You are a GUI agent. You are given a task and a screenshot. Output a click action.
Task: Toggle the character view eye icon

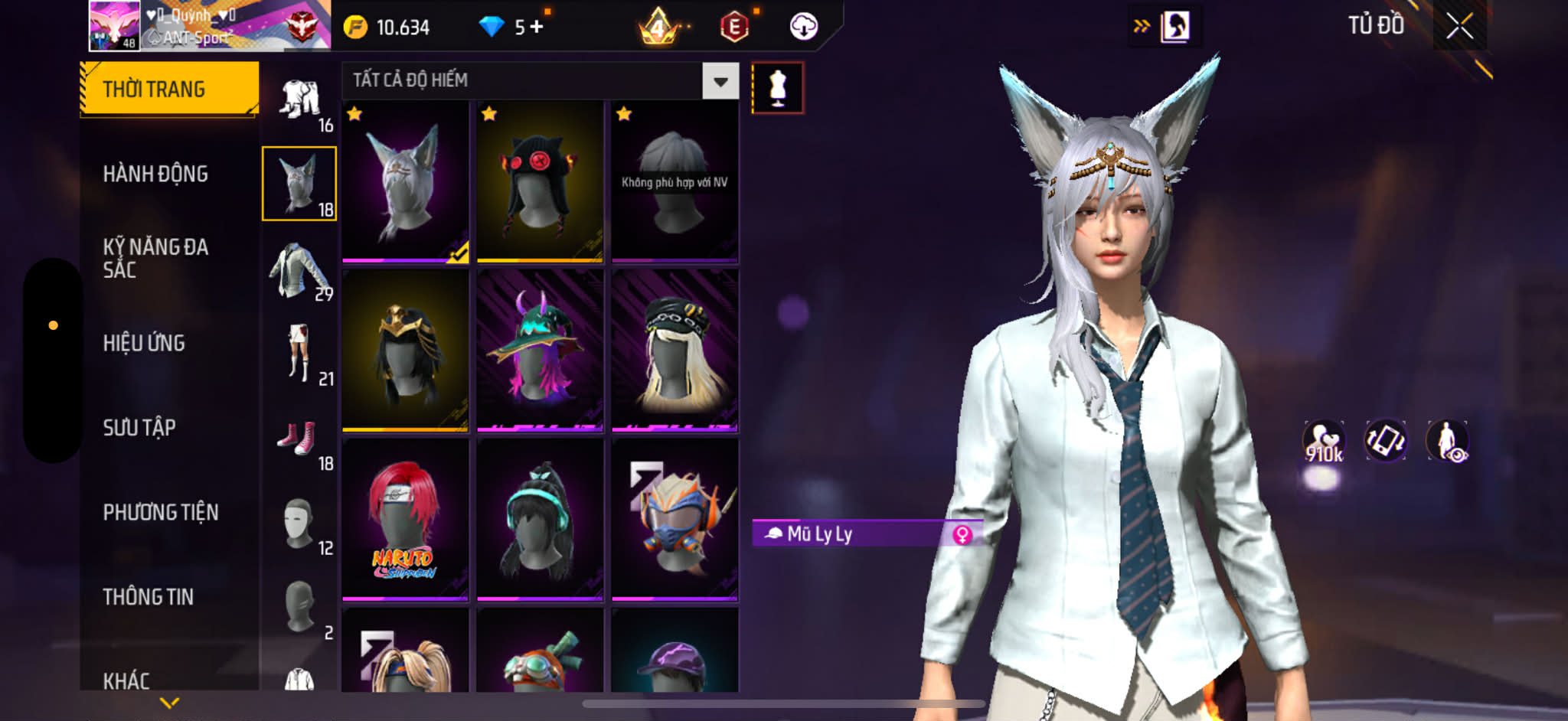pyautogui.click(x=1446, y=442)
